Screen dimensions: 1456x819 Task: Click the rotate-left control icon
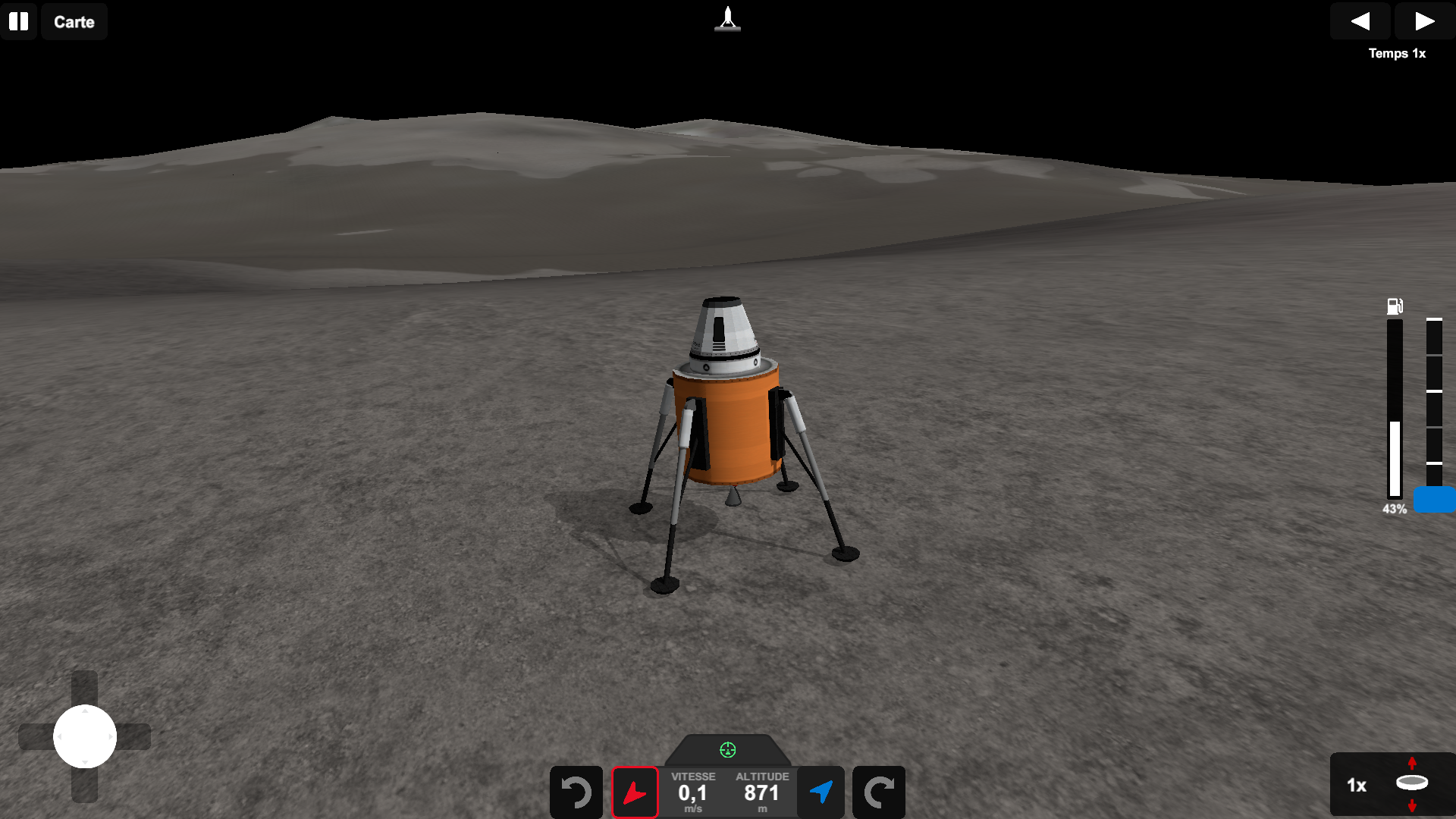coord(576,792)
